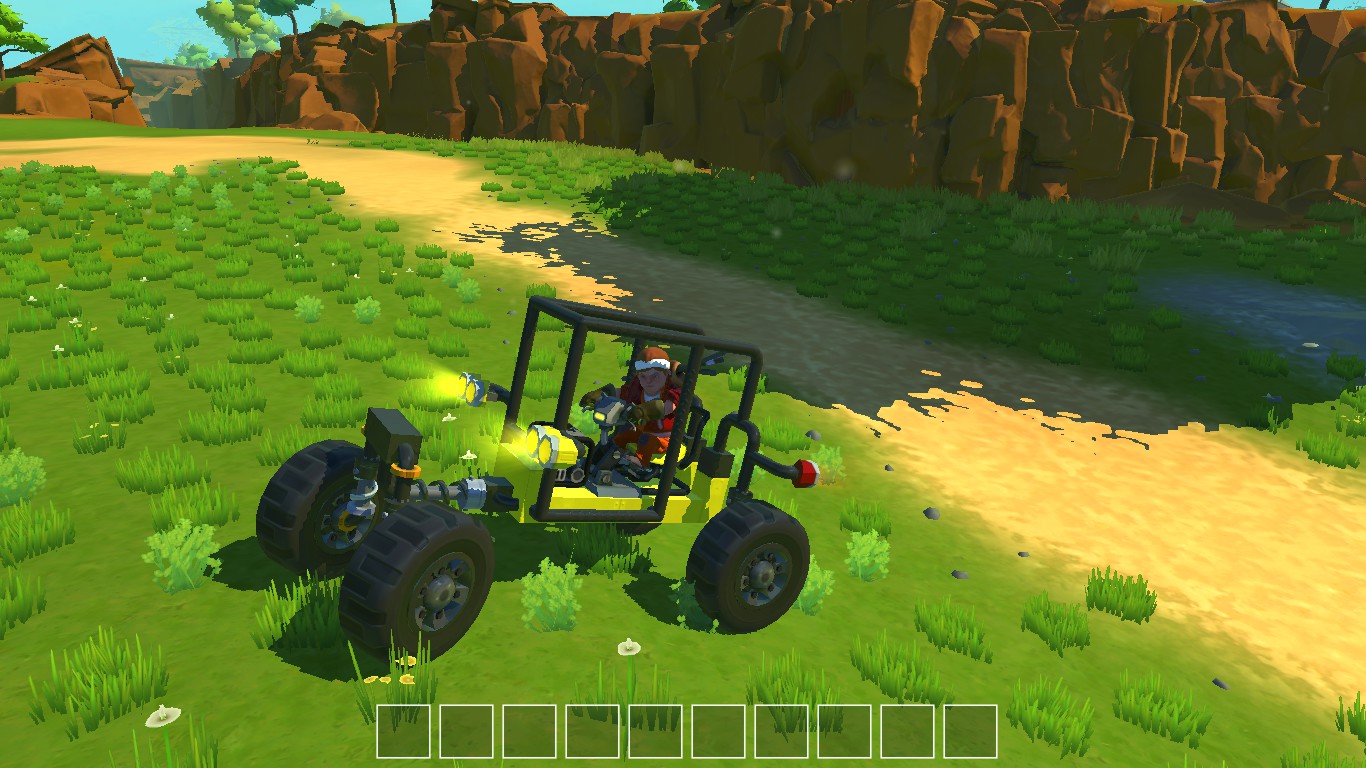Image resolution: width=1366 pixels, height=768 pixels.
Task: Click the rear wheel of the buggy
Action: click(x=755, y=570)
